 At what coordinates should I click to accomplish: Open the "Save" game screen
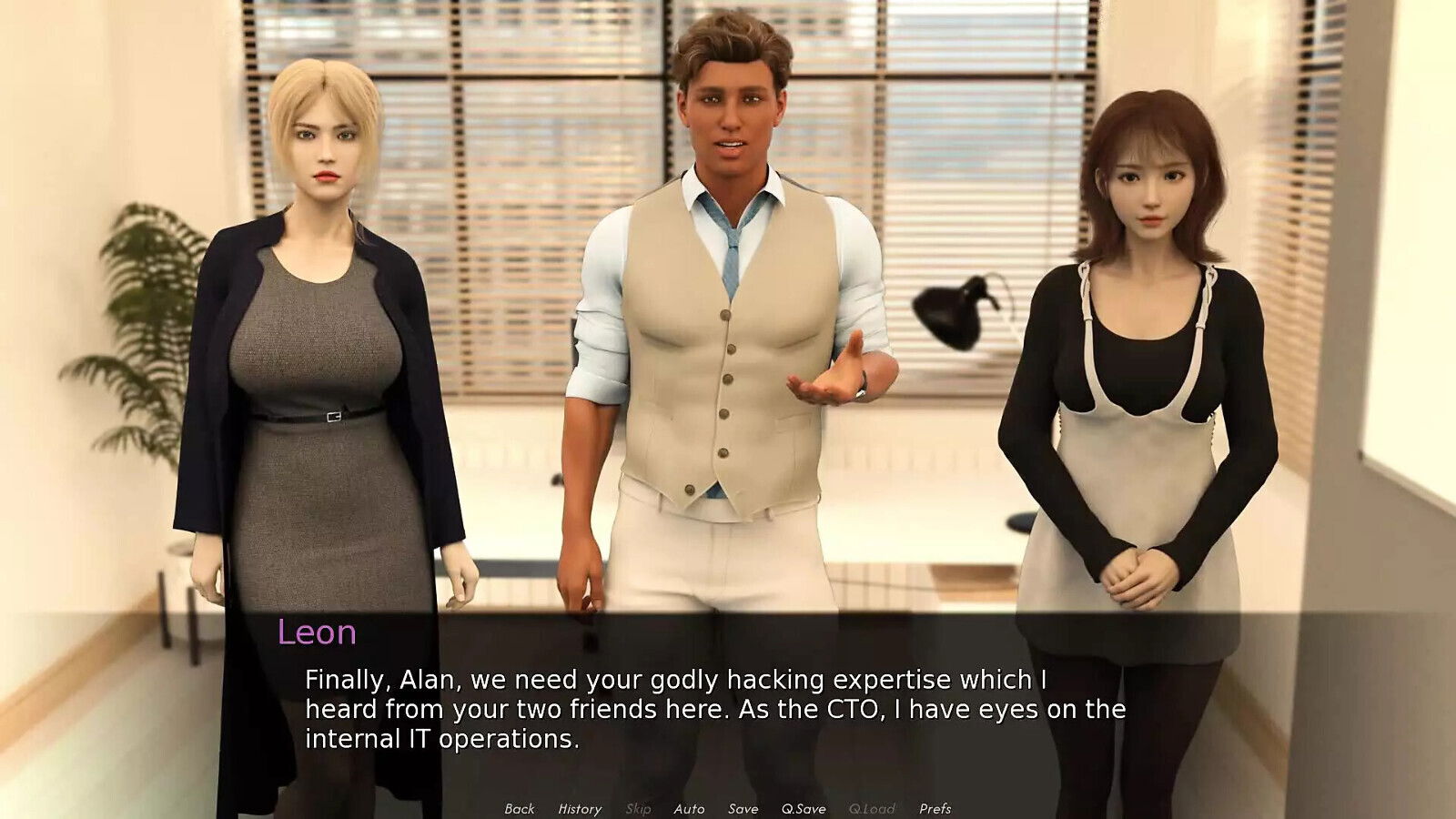(x=742, y=808)
